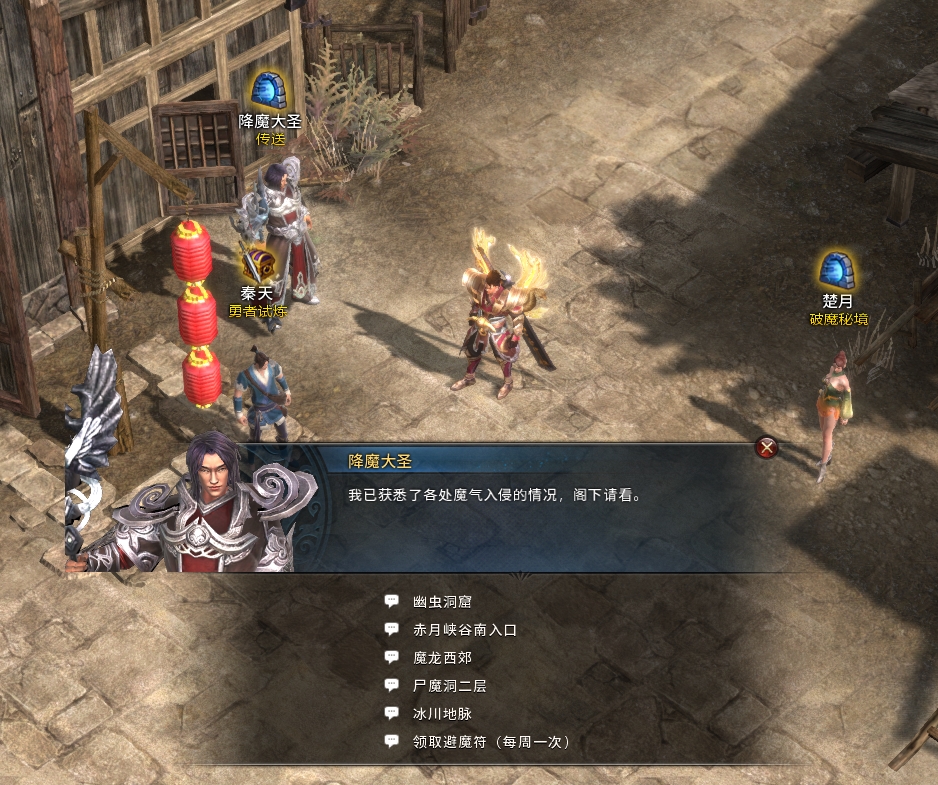
Task: Select 赤月峡谷南入口 teleport option
Action: pyautogui.click(x=464, y=630)
